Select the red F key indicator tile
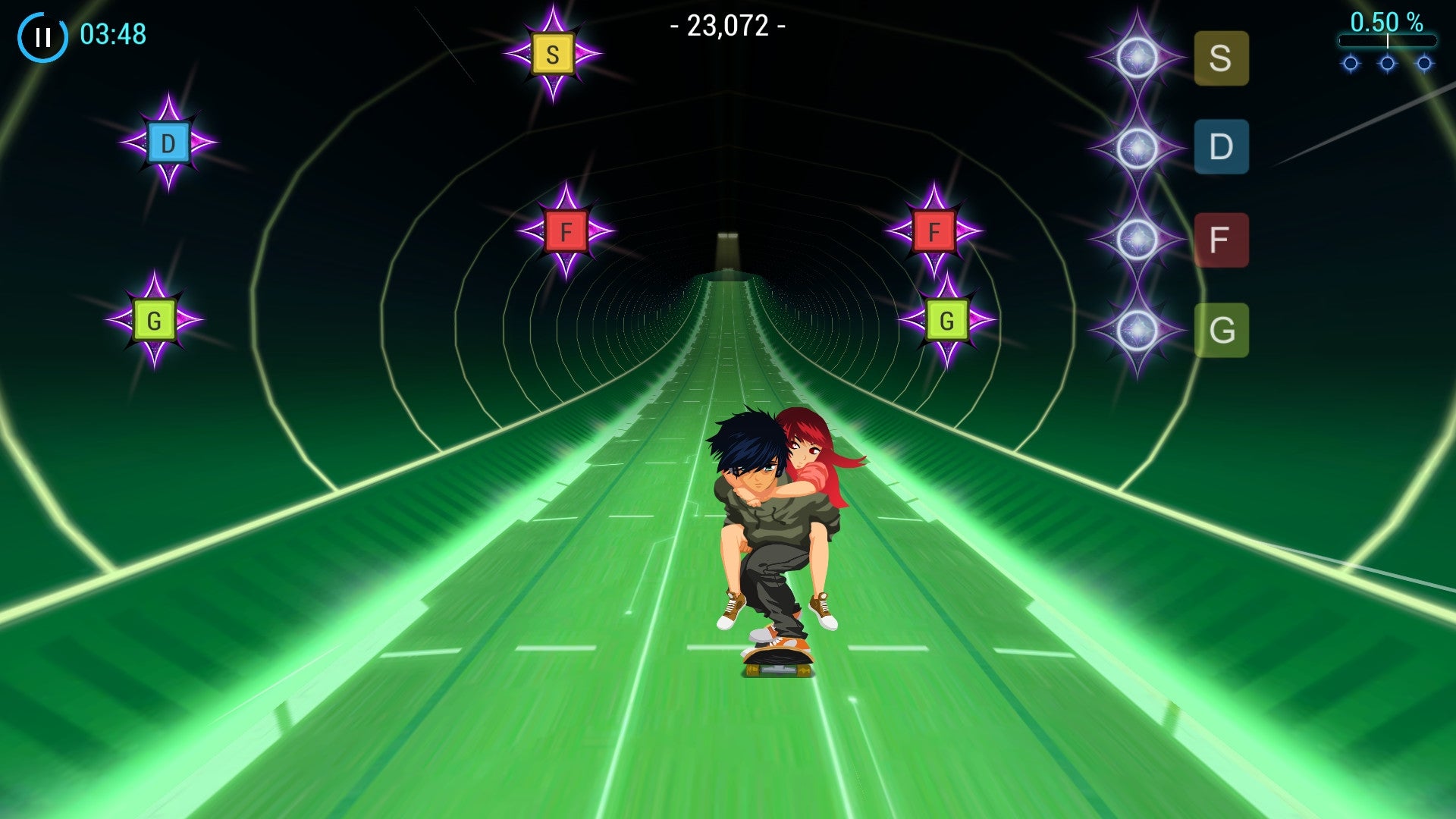 1221,240
